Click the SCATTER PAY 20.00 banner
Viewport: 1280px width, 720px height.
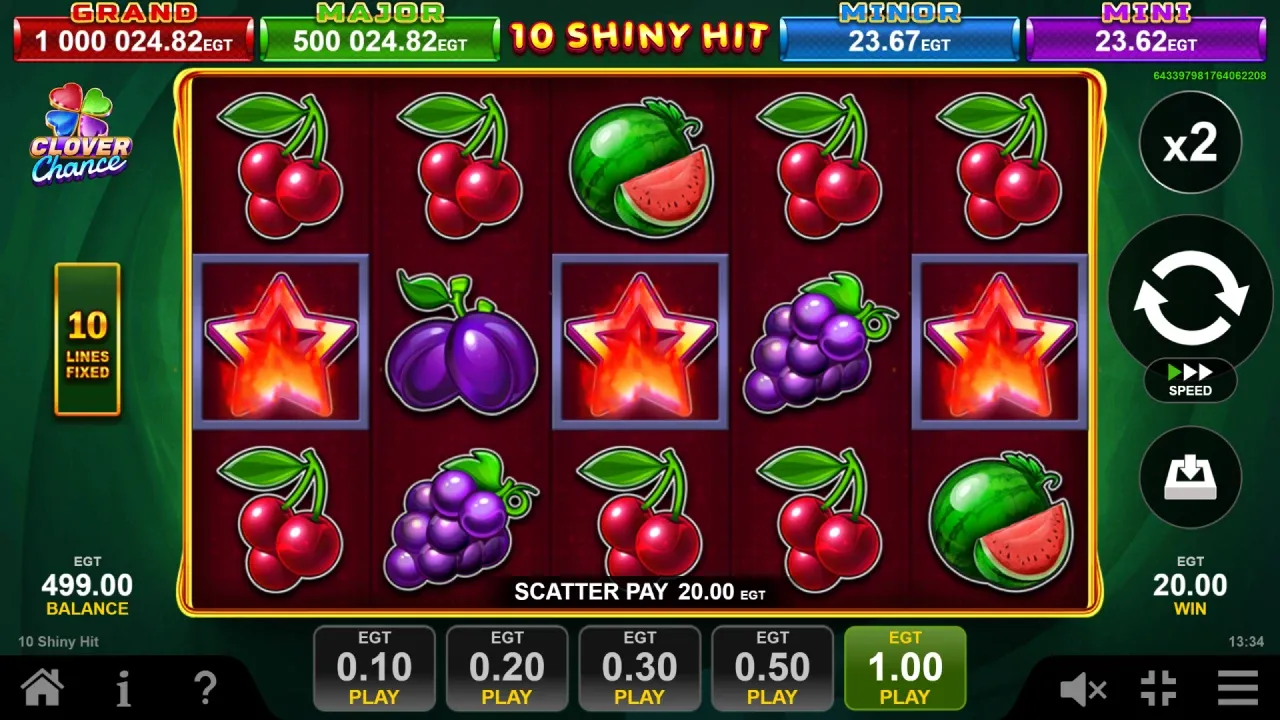pos(640,591)
